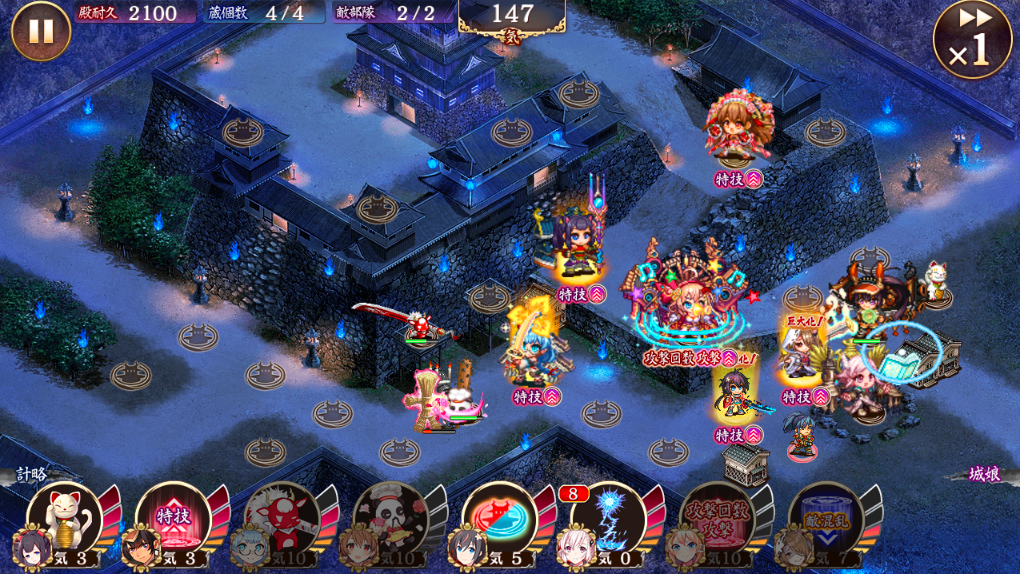Select the 攻撃回数 攻撃 stratagem icon
Viewport: 1020px width, 574px height.
click(x=718, y=519)
